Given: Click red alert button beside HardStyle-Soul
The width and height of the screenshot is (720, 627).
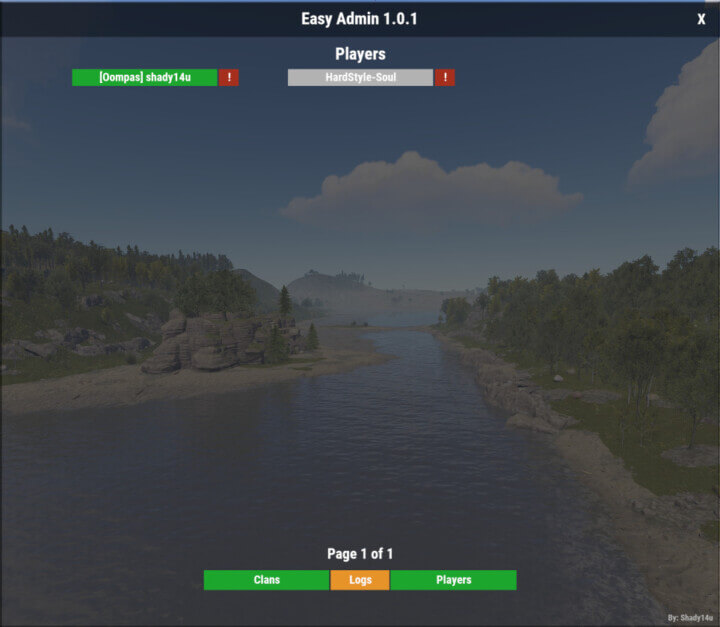Looking at the screenshot, I should [445, 77].
